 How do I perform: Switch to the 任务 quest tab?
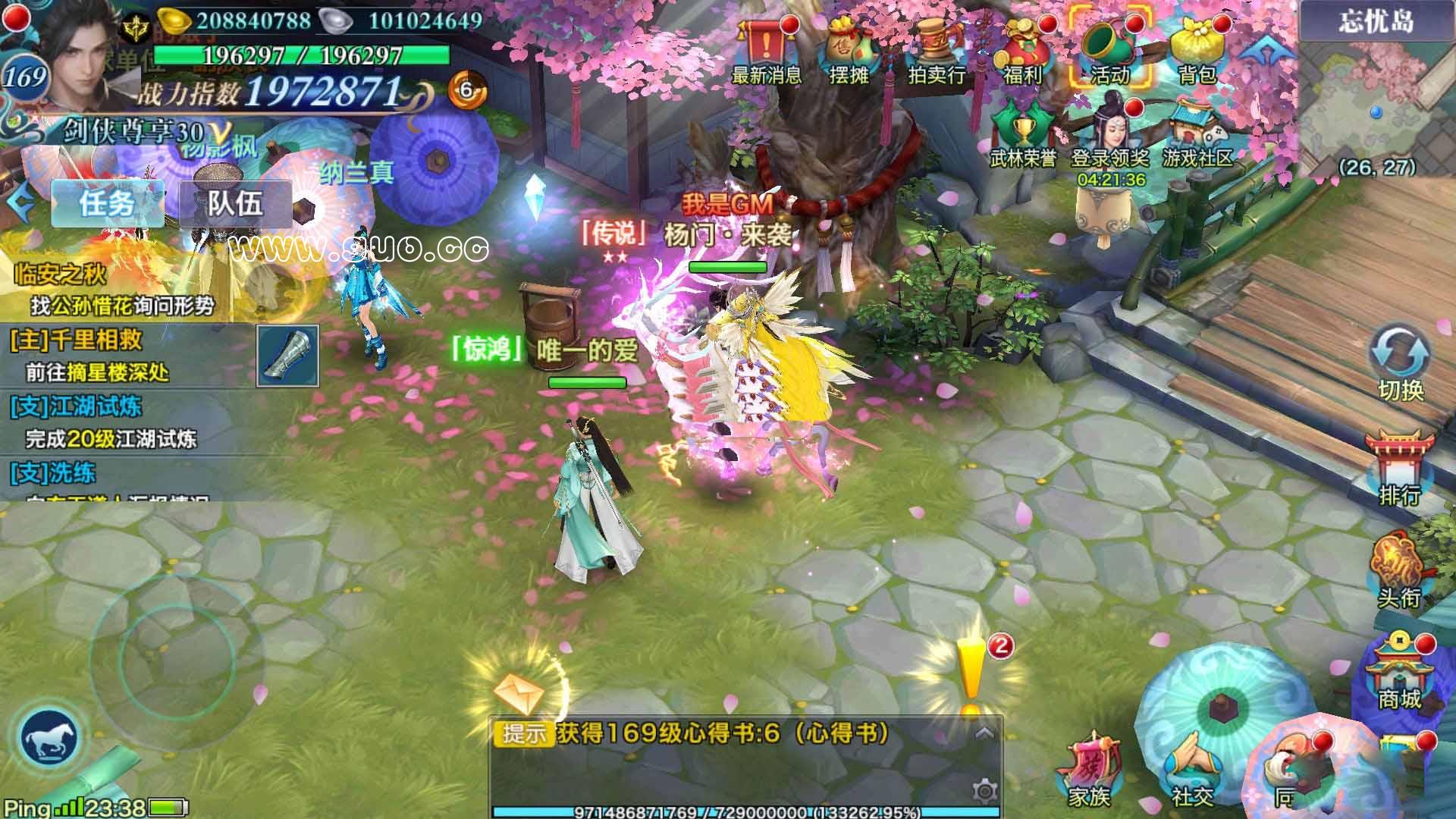click(x=108, y=203)
